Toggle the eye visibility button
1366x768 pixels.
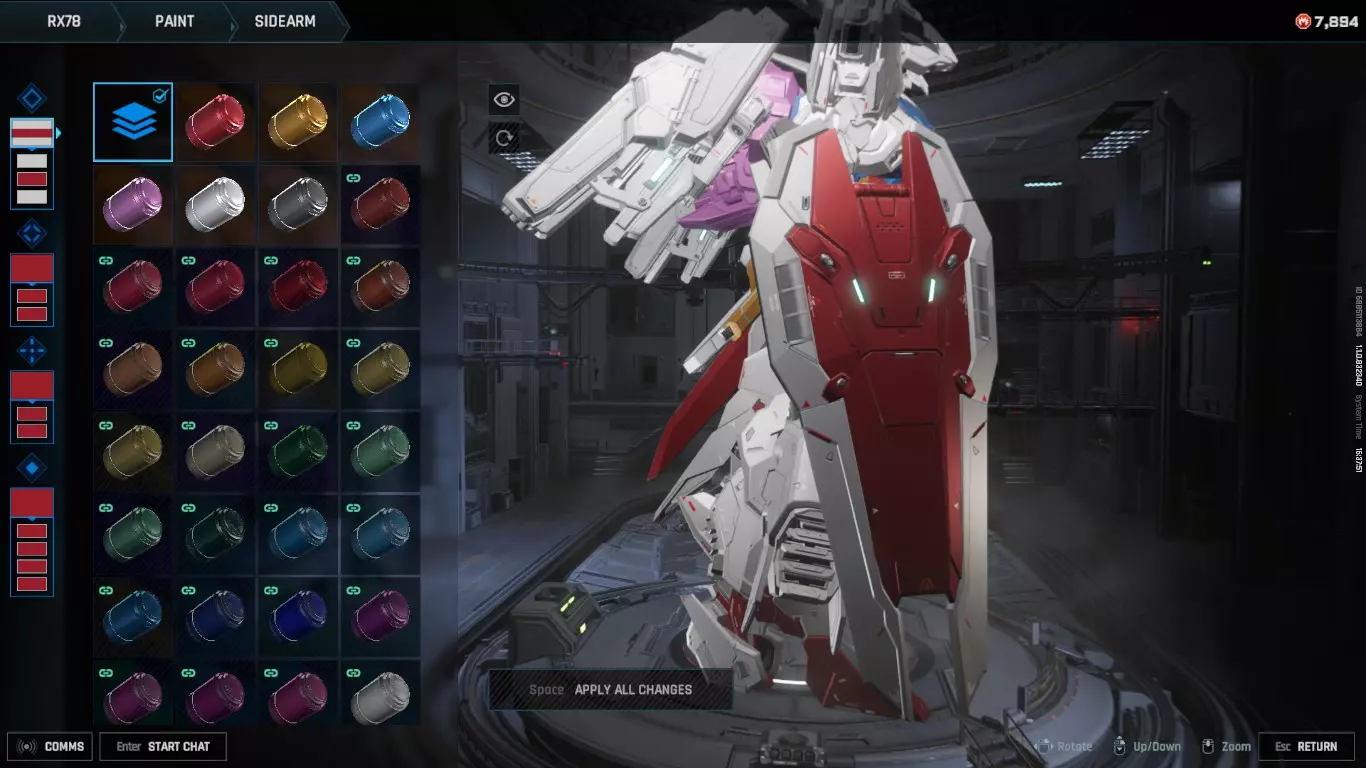(x=504, y=99)
